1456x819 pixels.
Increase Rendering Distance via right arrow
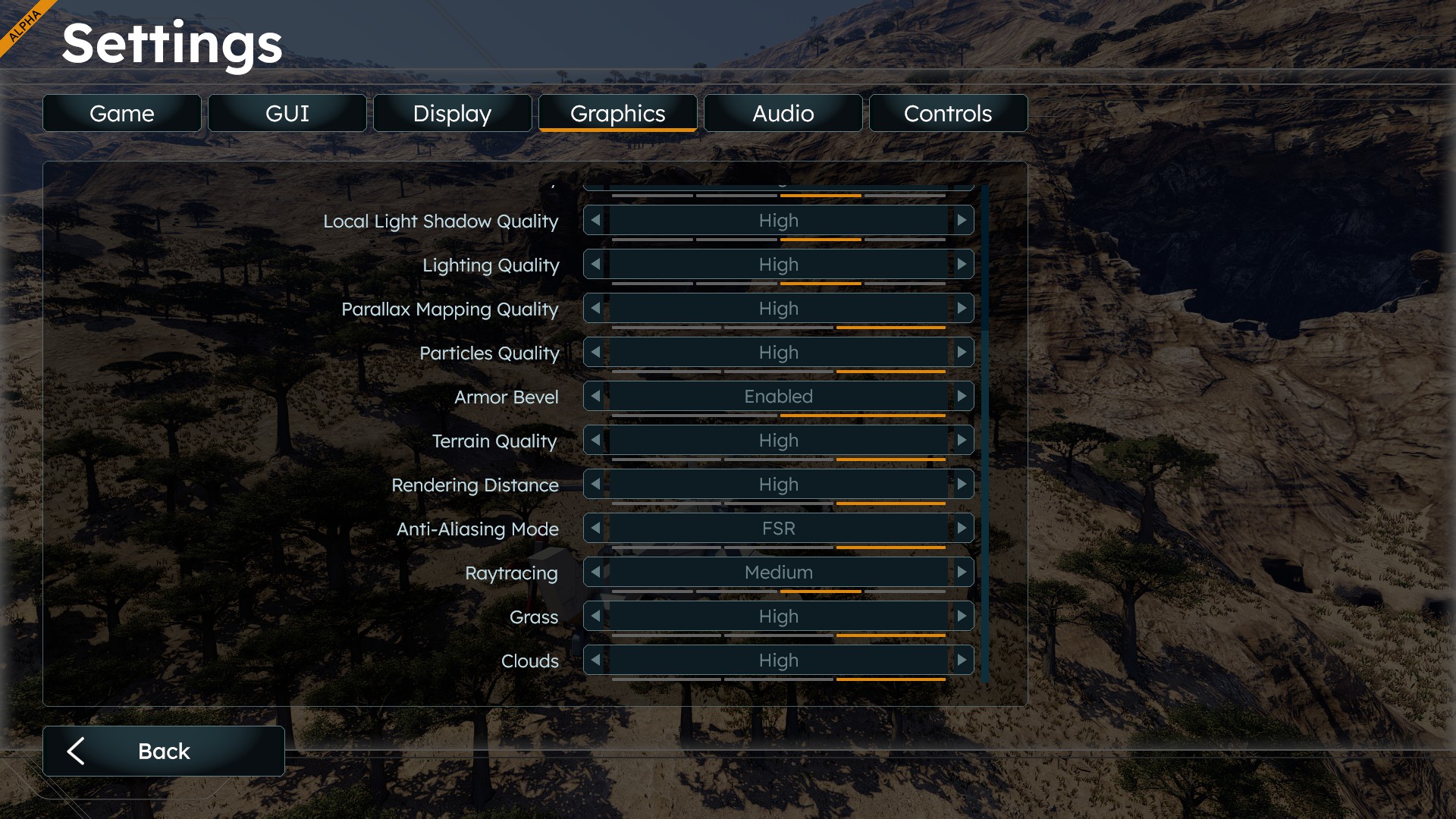(x=962, y=485)
